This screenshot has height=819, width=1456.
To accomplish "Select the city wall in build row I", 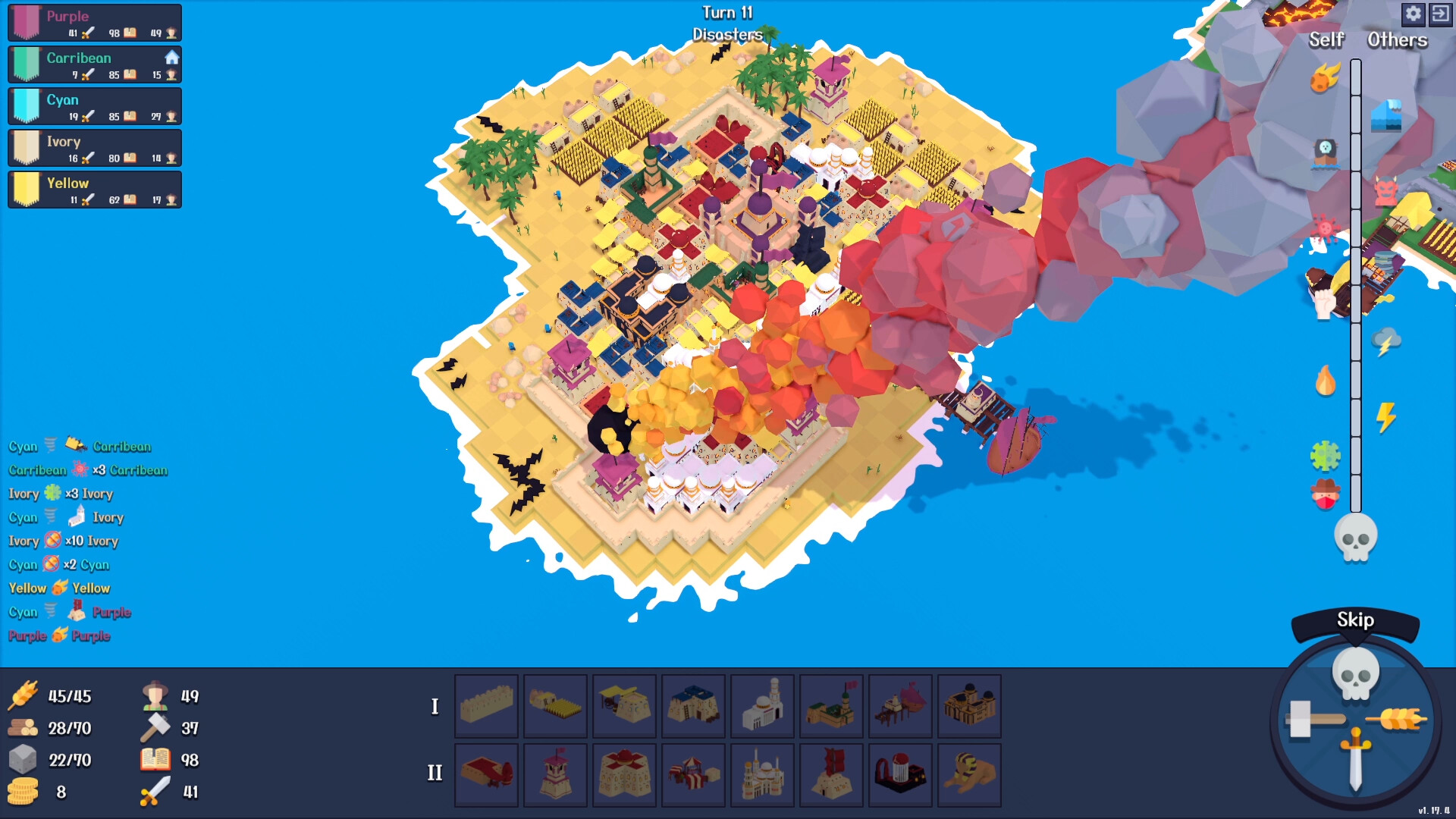I will [x=486, y=706].
